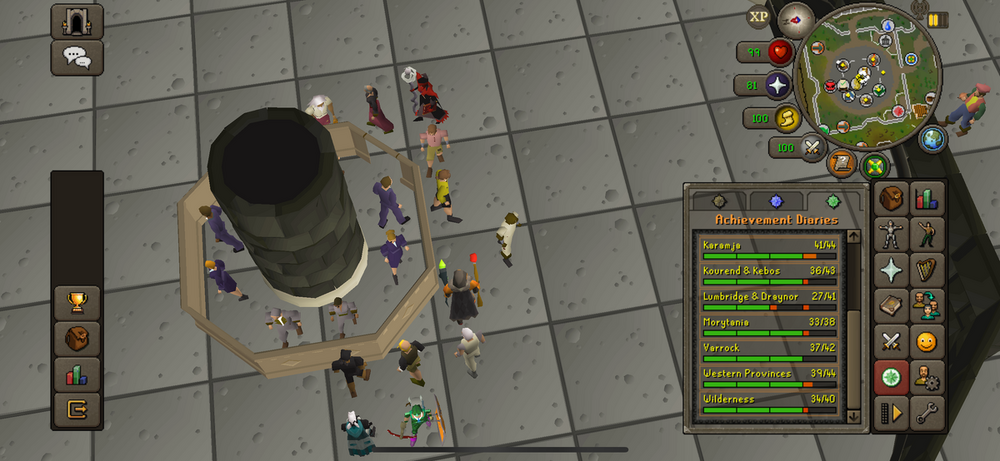Image resolution: width=1000 pixels, height=461 pixels.
Task: Activate quick prayers with the prayer orb
Action: click(x=776, y=85)
